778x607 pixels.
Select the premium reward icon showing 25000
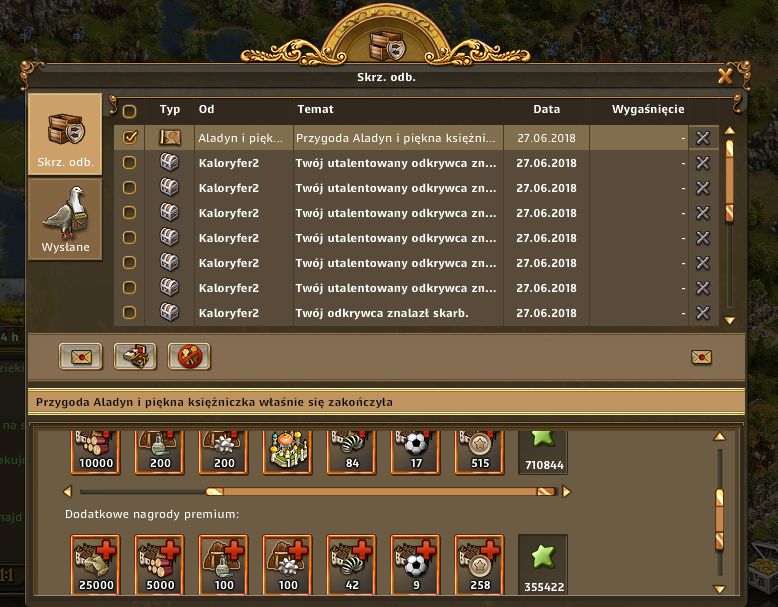[95, 563]
